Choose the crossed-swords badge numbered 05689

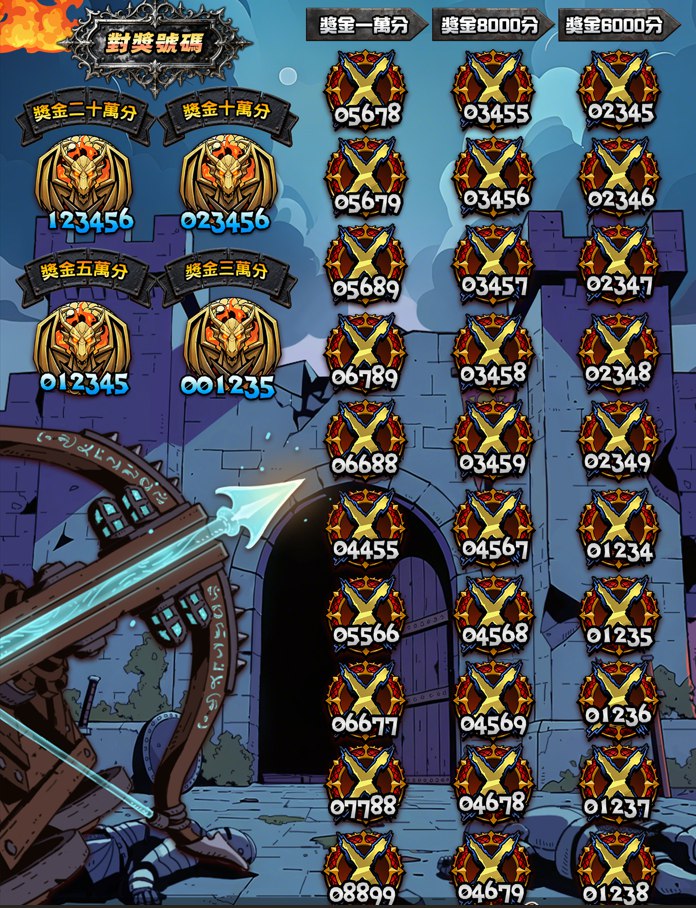366,262
